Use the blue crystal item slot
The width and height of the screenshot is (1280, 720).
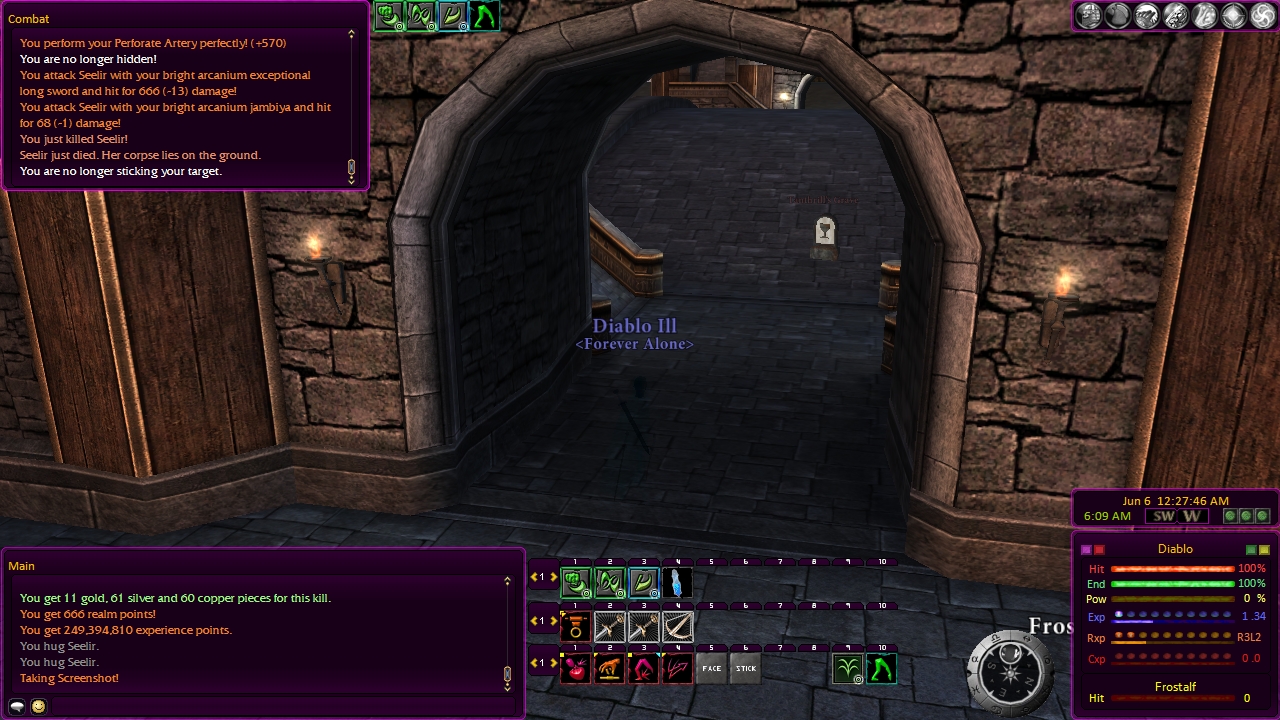click(x=677, y=582)
